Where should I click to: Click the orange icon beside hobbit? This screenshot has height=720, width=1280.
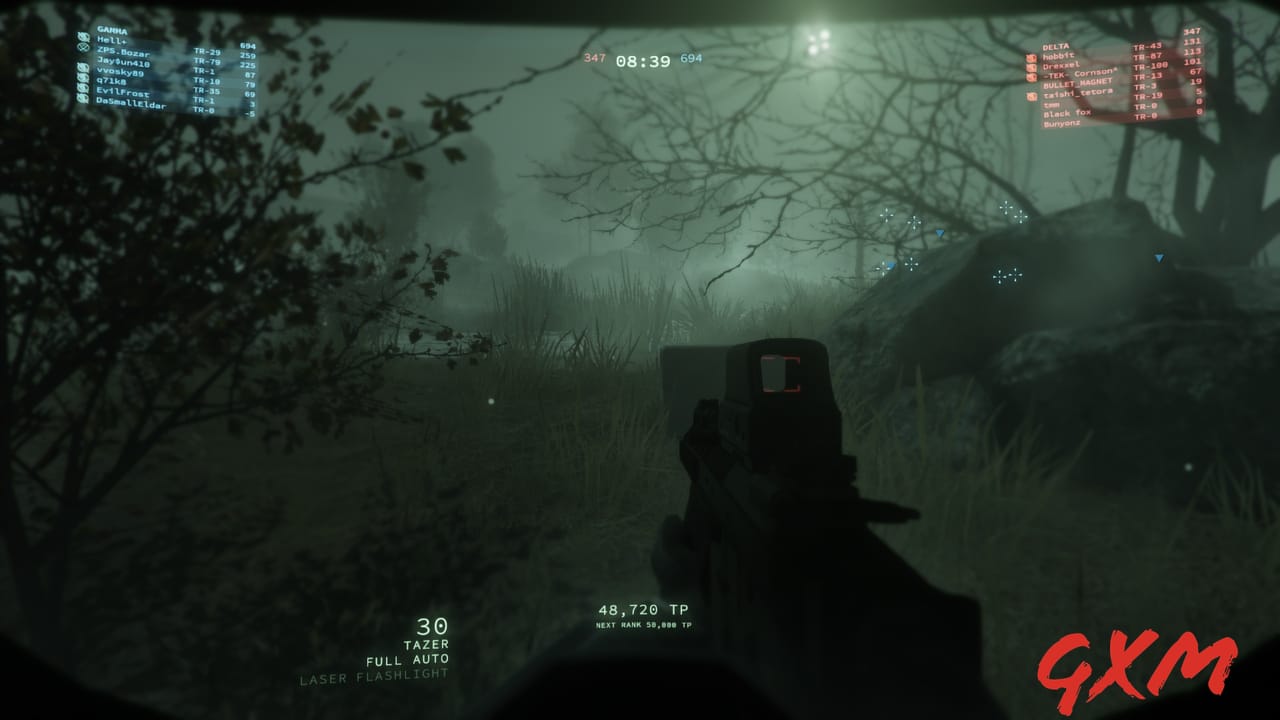click(1031, 57)
